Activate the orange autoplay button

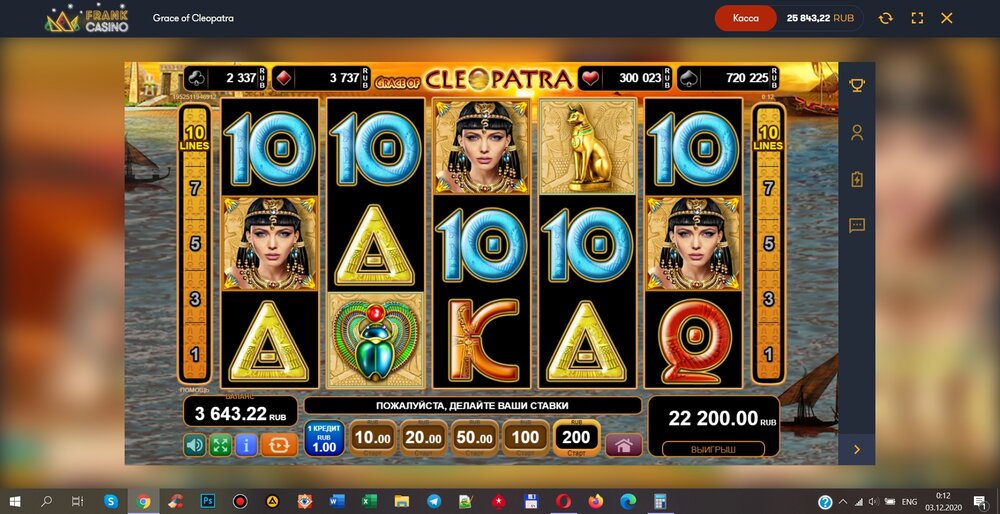[x=279, y=445]
